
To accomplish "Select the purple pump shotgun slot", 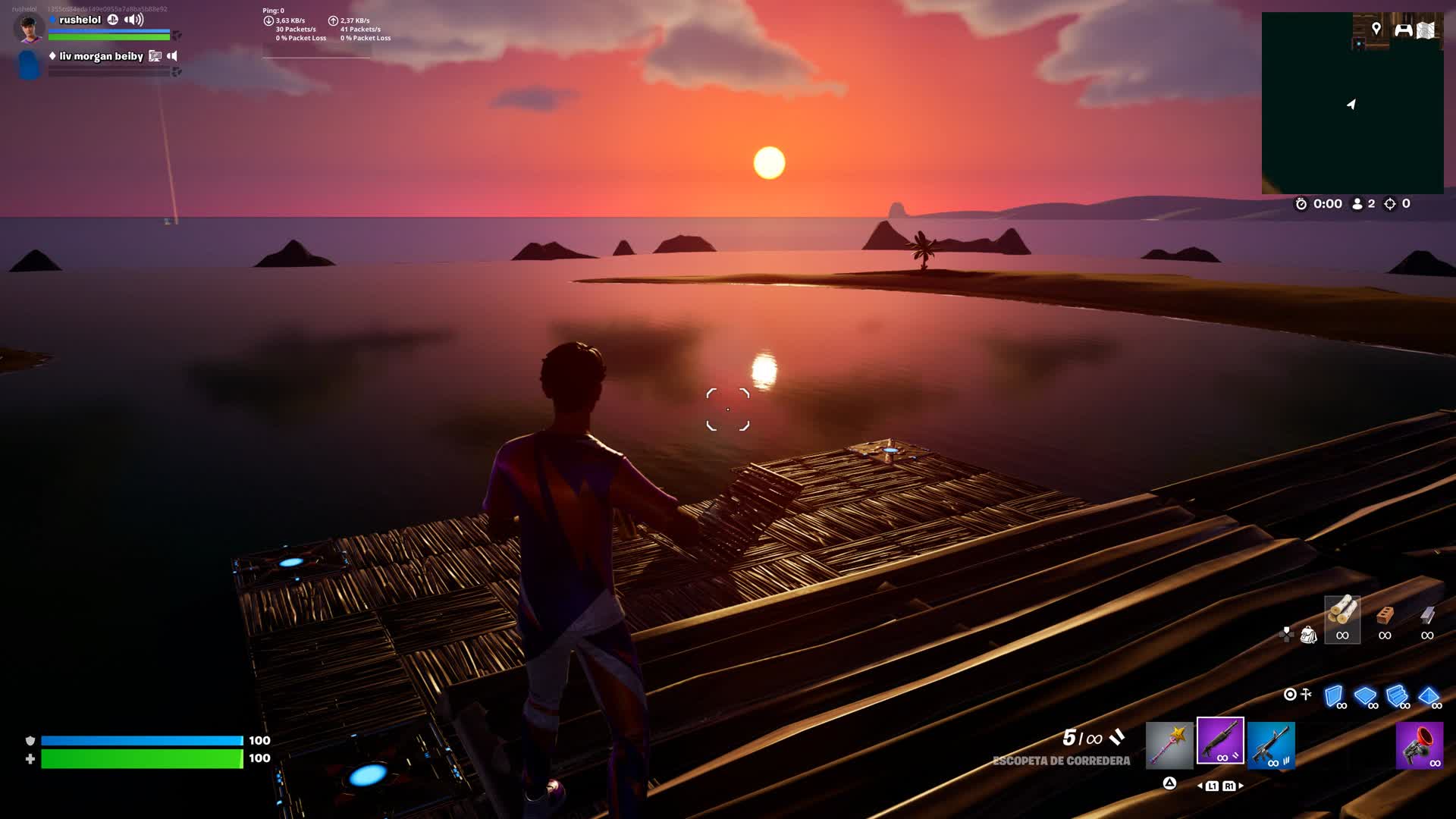I will tap(1220, 741).
